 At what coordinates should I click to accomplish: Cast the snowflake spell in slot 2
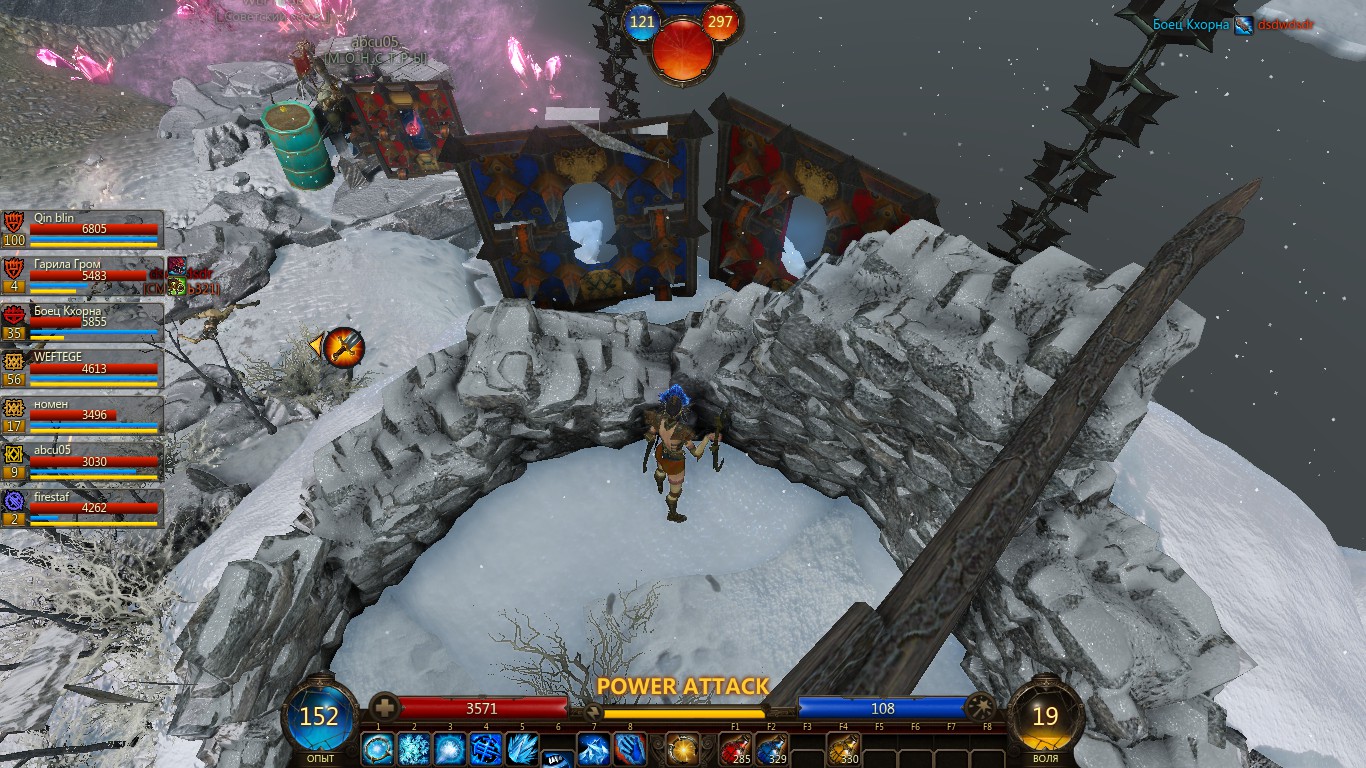click(x=414, y=748)
